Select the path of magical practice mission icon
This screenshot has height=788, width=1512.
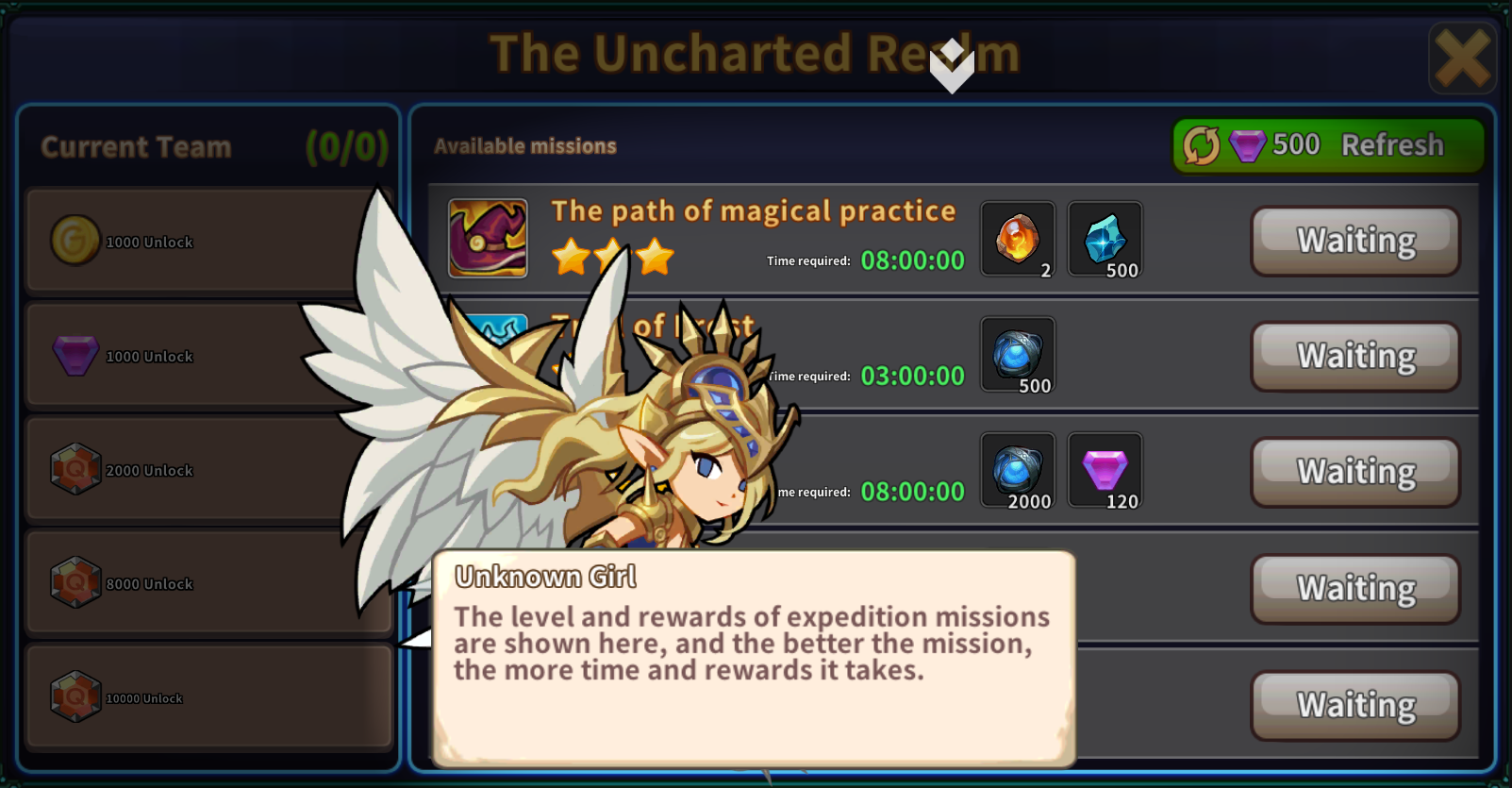point(488,238)
